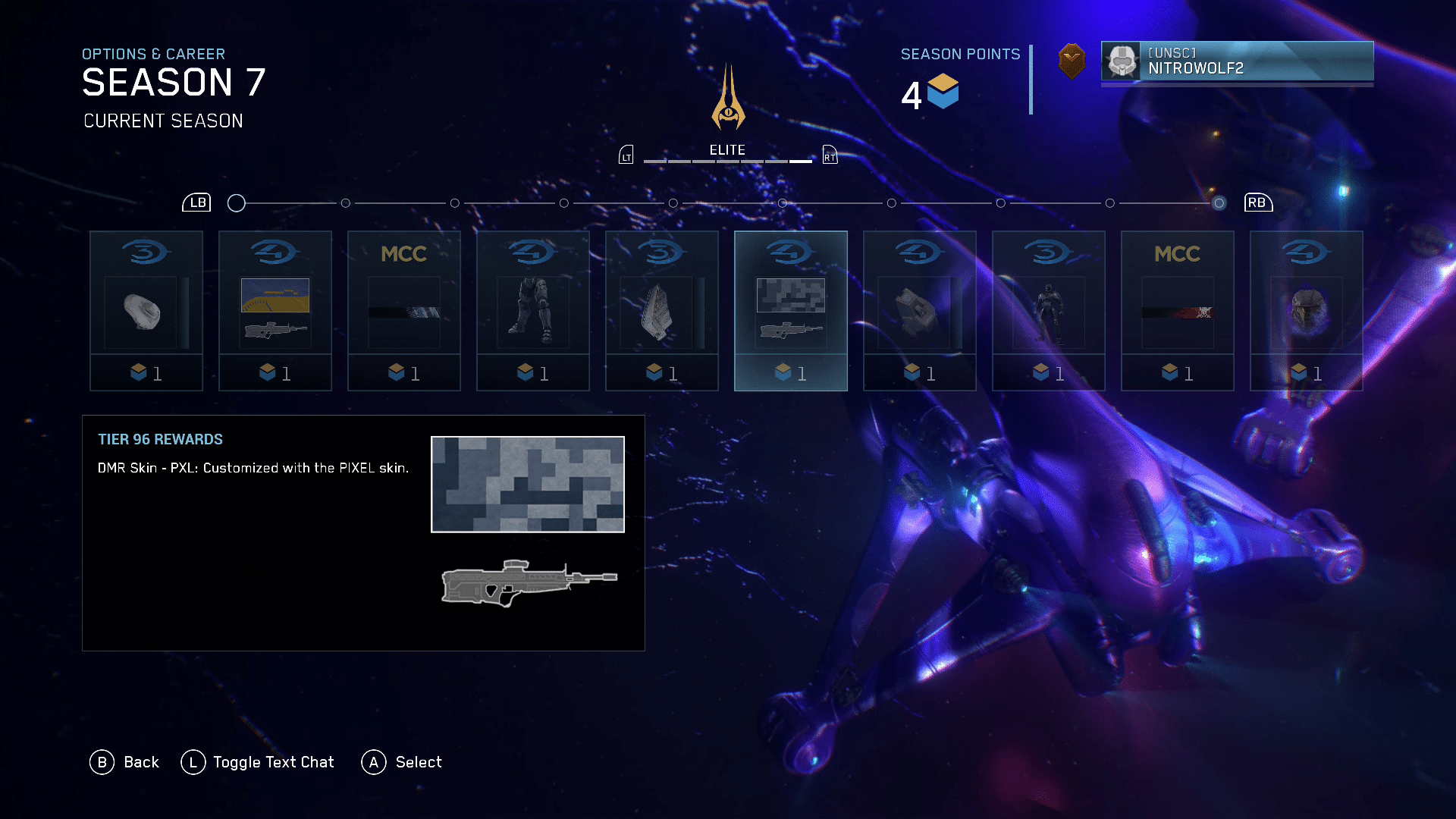Click the ELITE page indicator segments

tap(727, 162)
